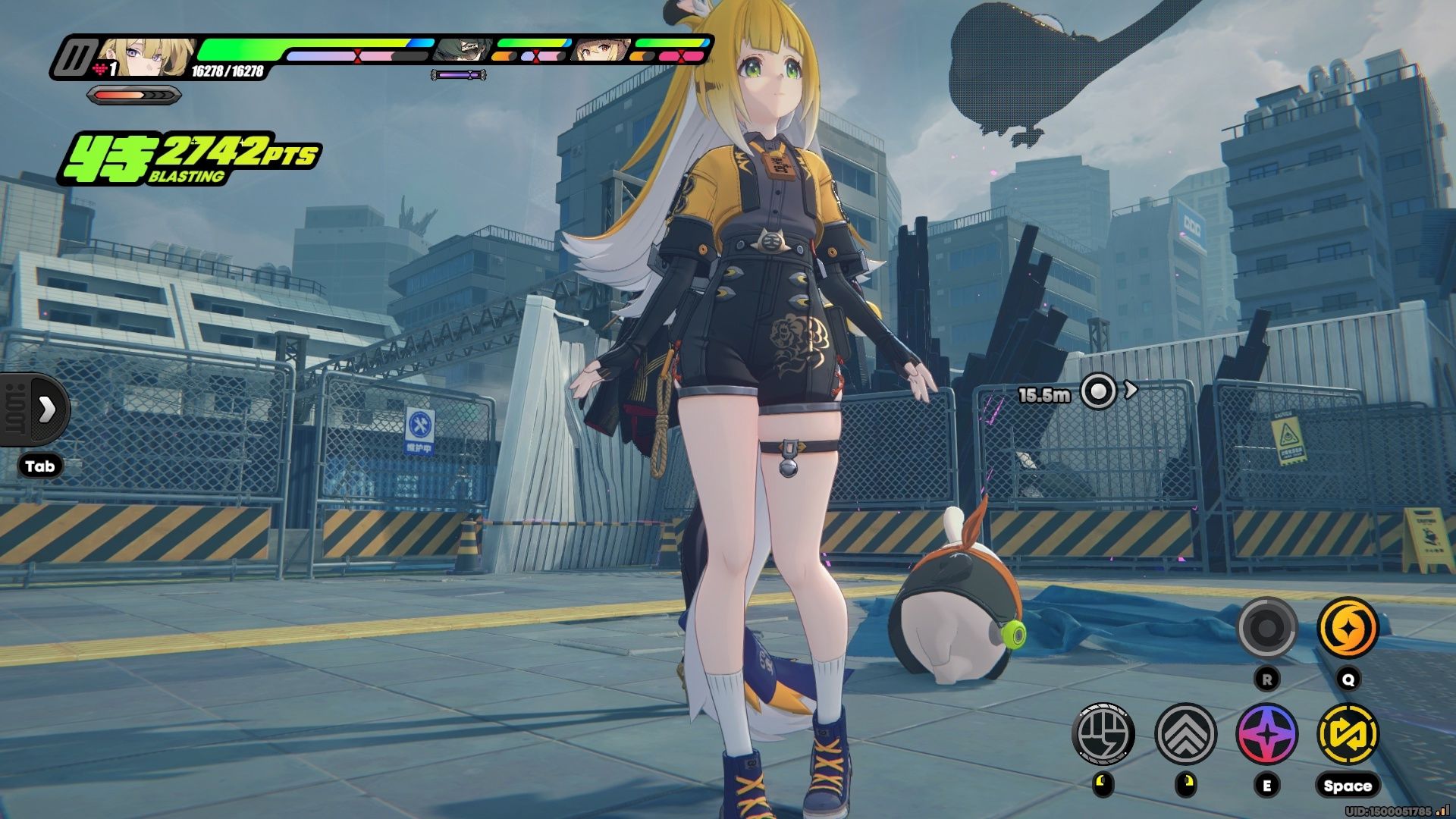This screenshot has height=819, width=1456.
Task: Select the blonde active character portrait
Action: click(144, 58)
